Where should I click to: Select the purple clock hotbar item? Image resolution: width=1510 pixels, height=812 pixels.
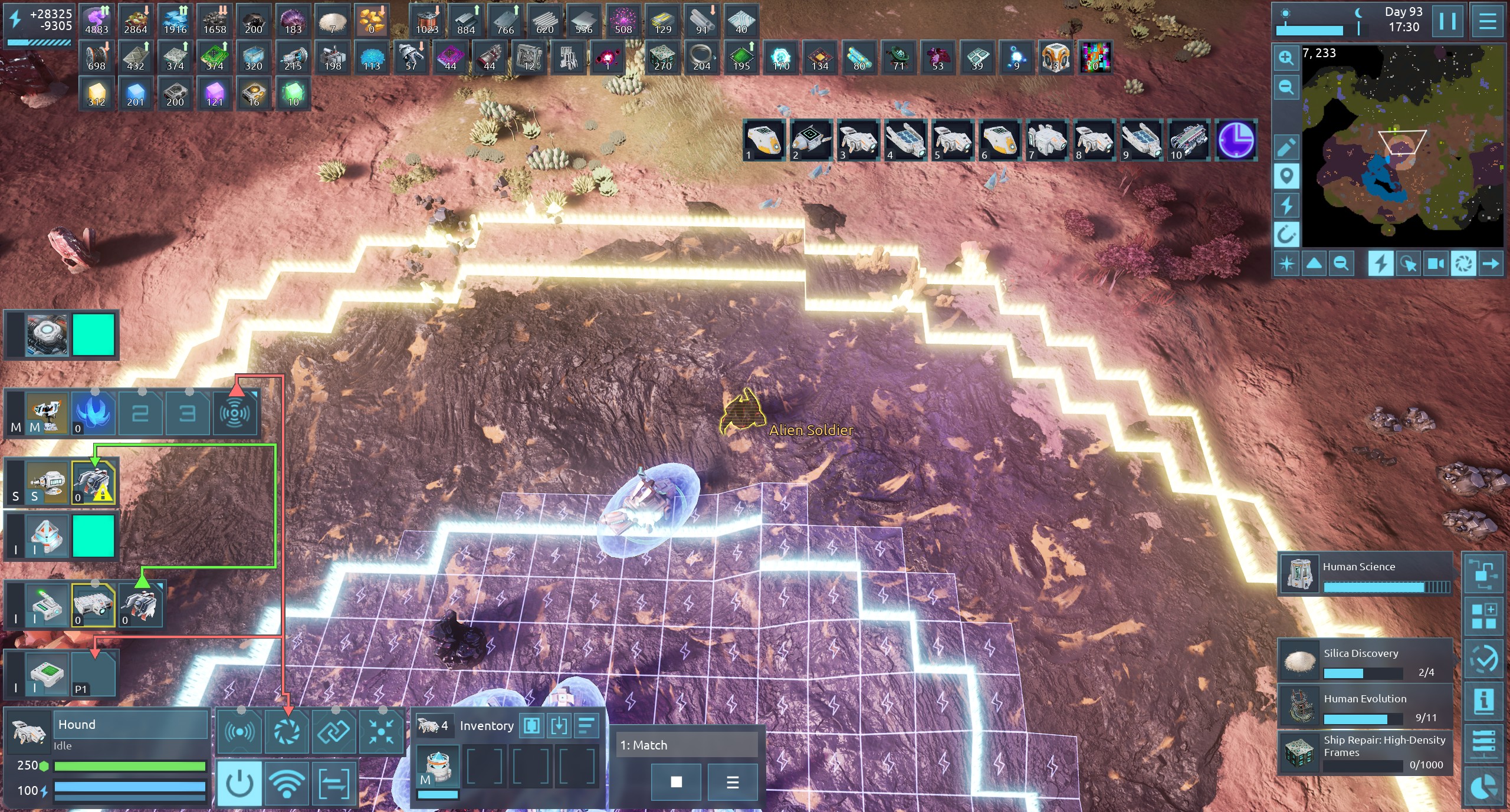pyautogui.click(x=1236, y=140)
